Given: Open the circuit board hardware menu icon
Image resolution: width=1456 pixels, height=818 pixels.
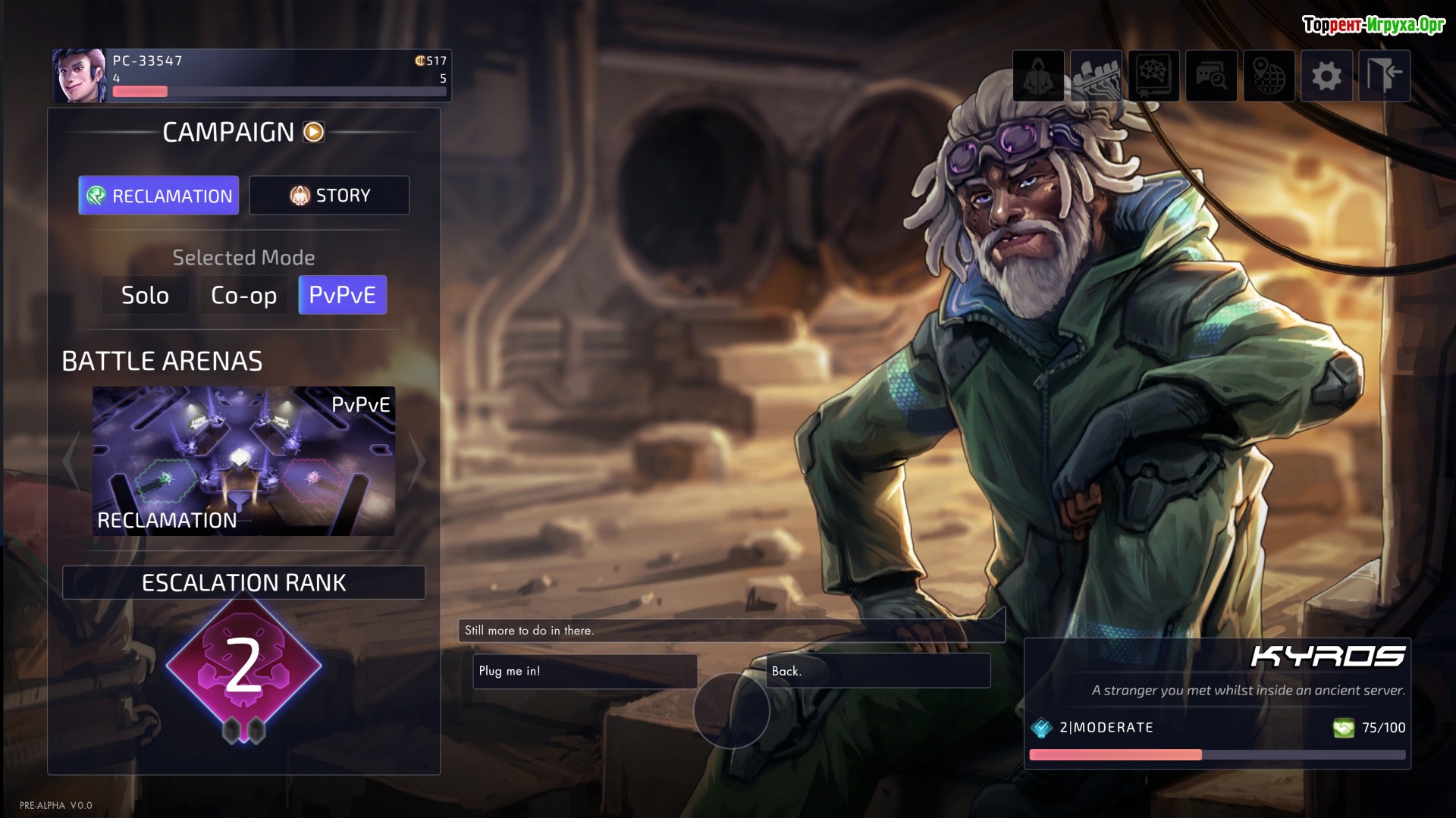Looking at the screenshot, I should (x=1096, y=76).
